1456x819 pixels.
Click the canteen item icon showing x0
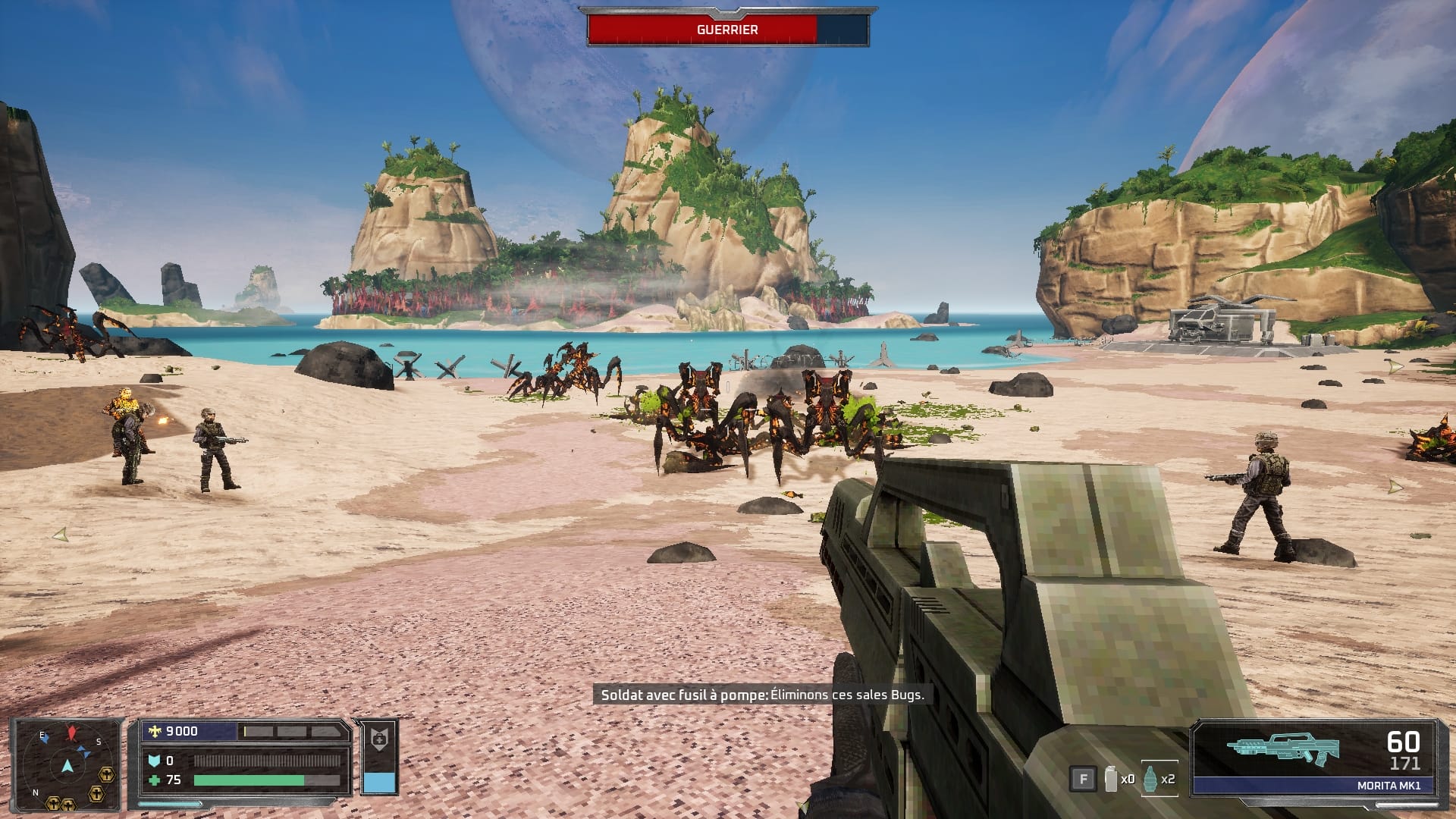1110,778
